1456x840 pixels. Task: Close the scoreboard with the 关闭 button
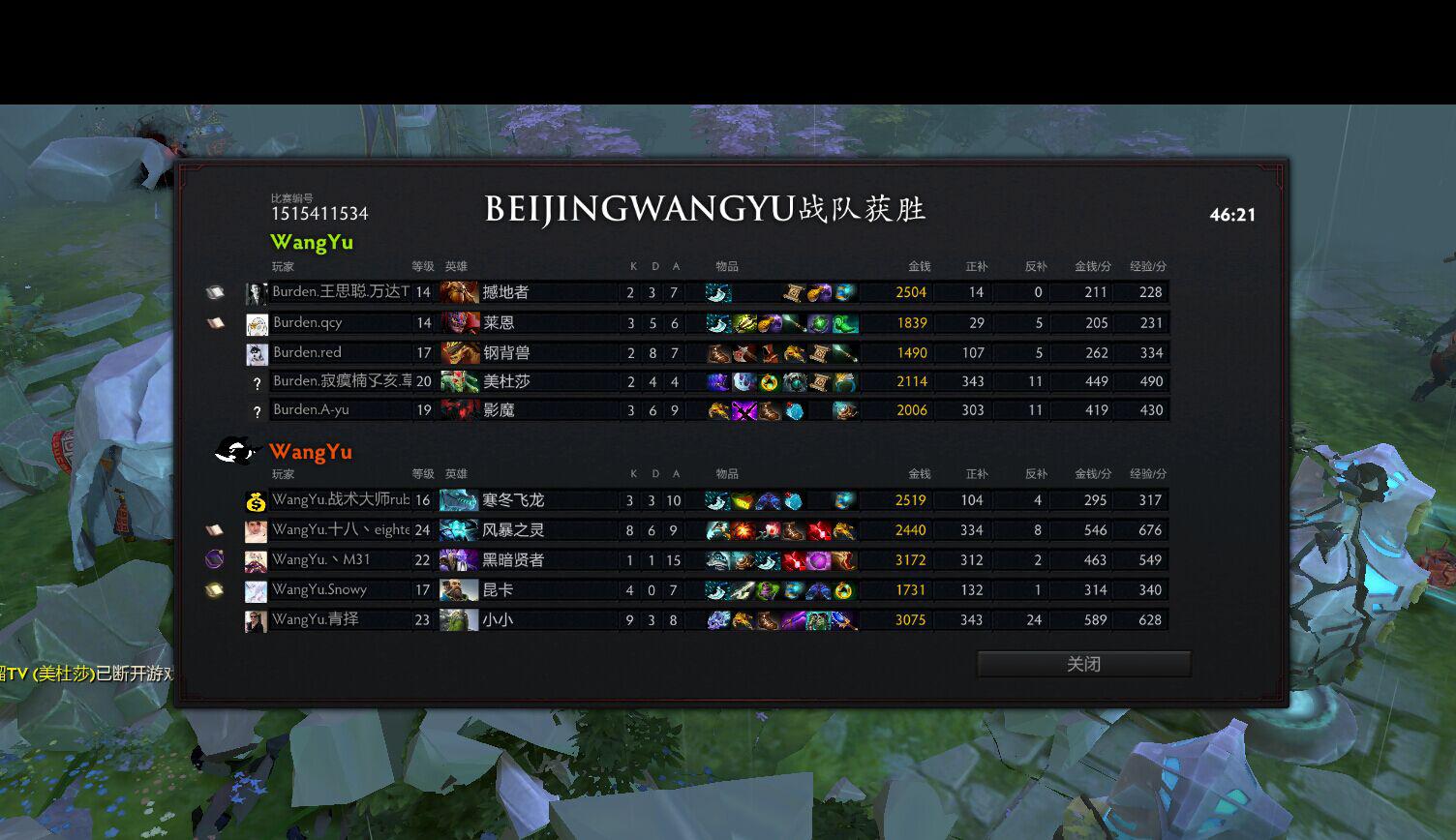(x=1083, y=664)
